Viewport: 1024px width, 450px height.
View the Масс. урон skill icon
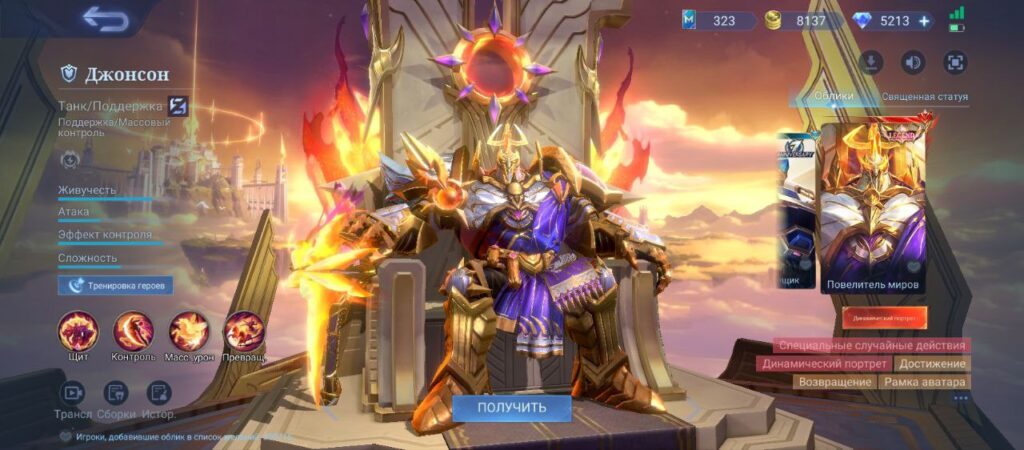[x=188, y=331]
